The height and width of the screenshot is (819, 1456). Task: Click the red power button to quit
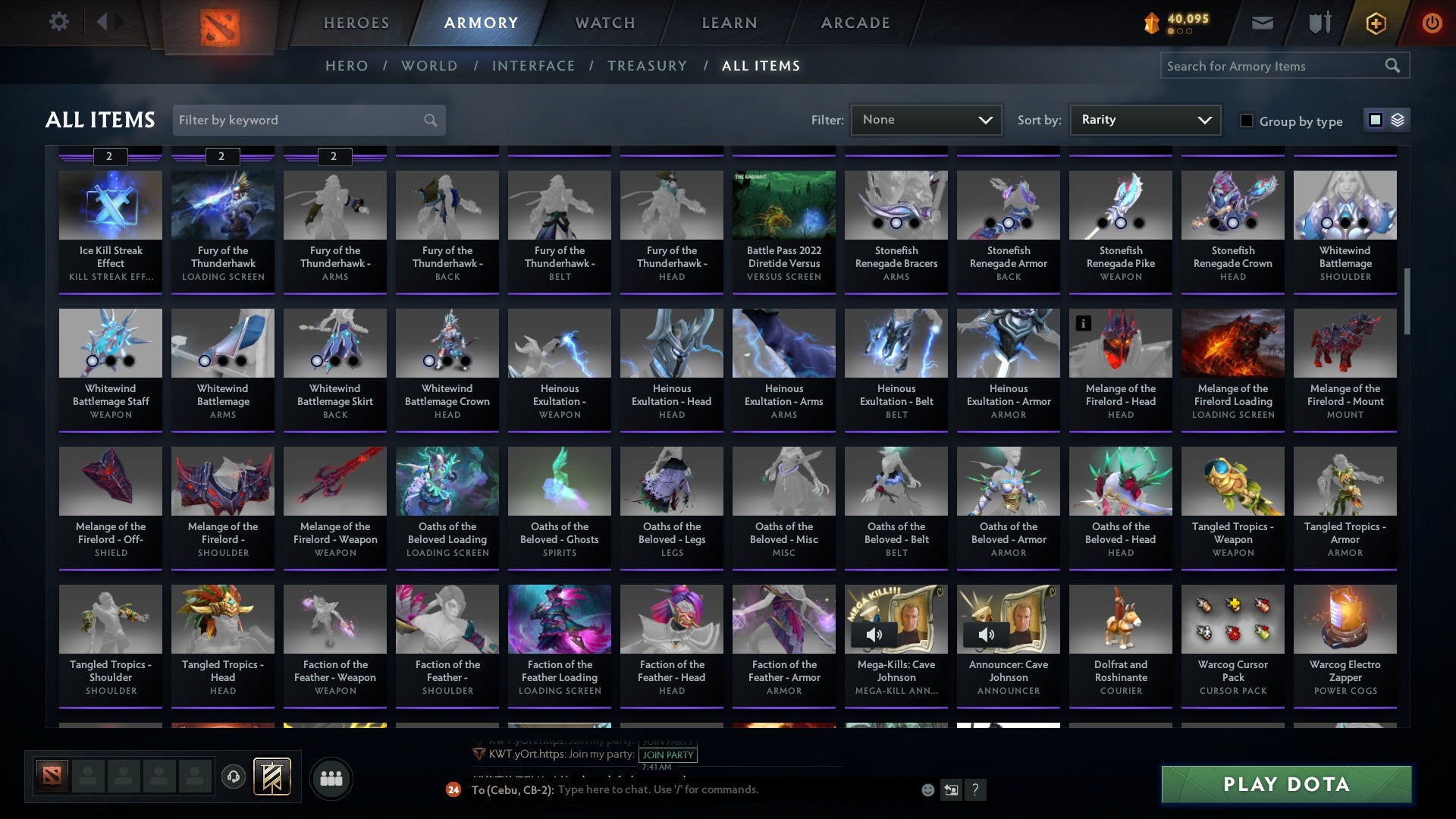coord(1433,22)
